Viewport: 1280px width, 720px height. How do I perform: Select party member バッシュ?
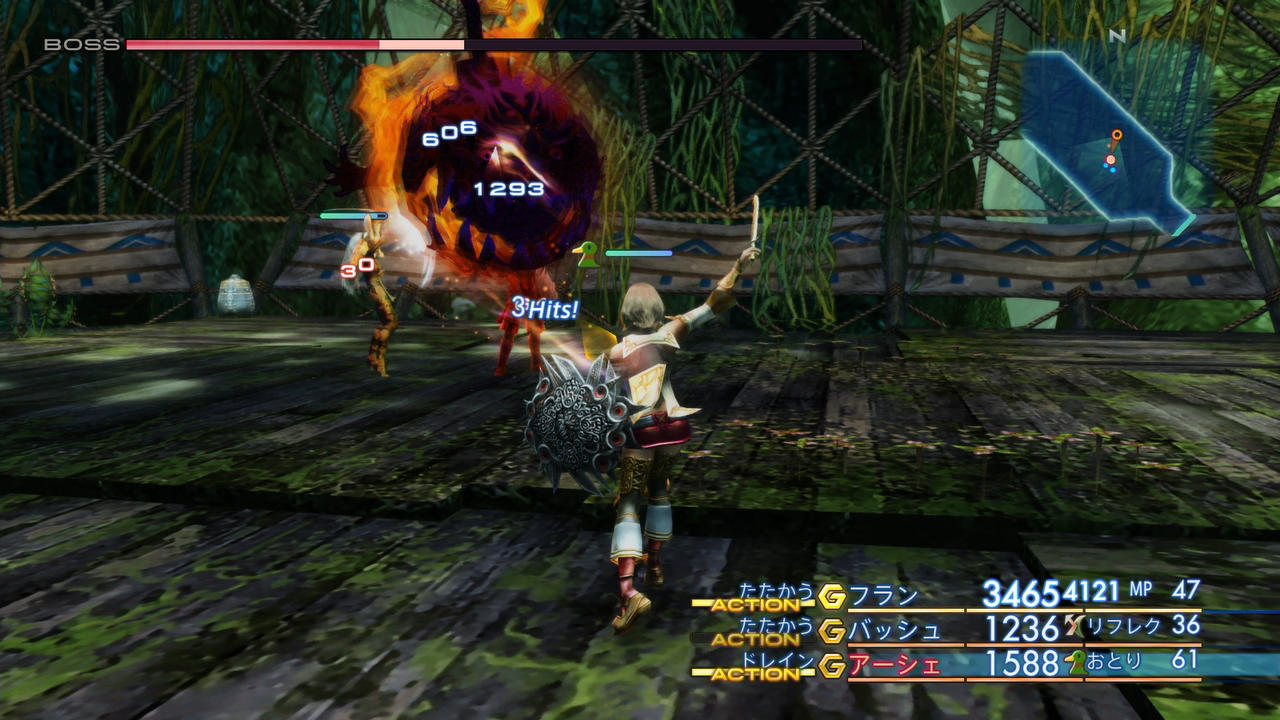coord(895,630)
